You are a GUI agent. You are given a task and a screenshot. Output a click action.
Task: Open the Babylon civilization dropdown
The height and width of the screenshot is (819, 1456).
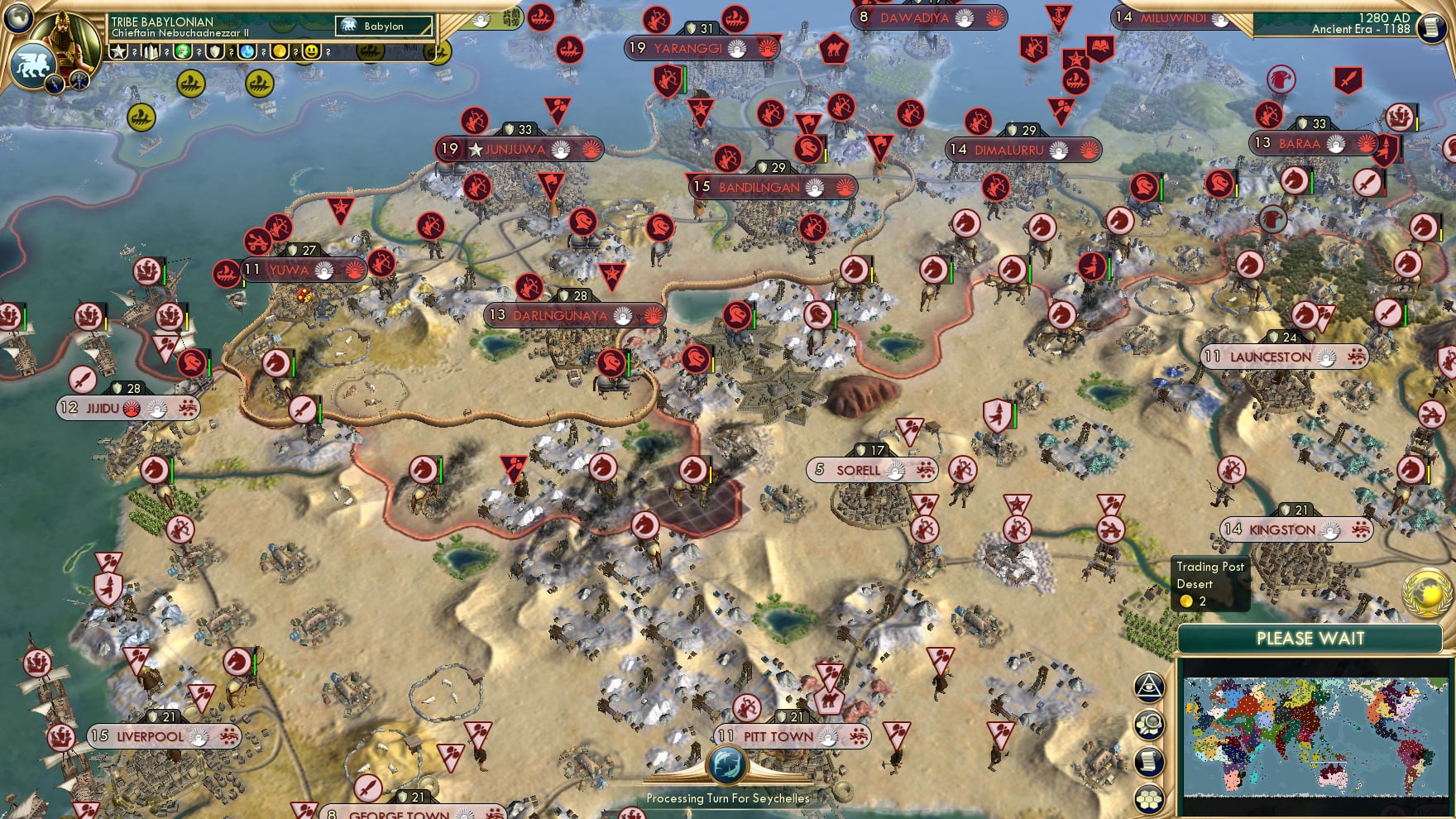[382, 26]
